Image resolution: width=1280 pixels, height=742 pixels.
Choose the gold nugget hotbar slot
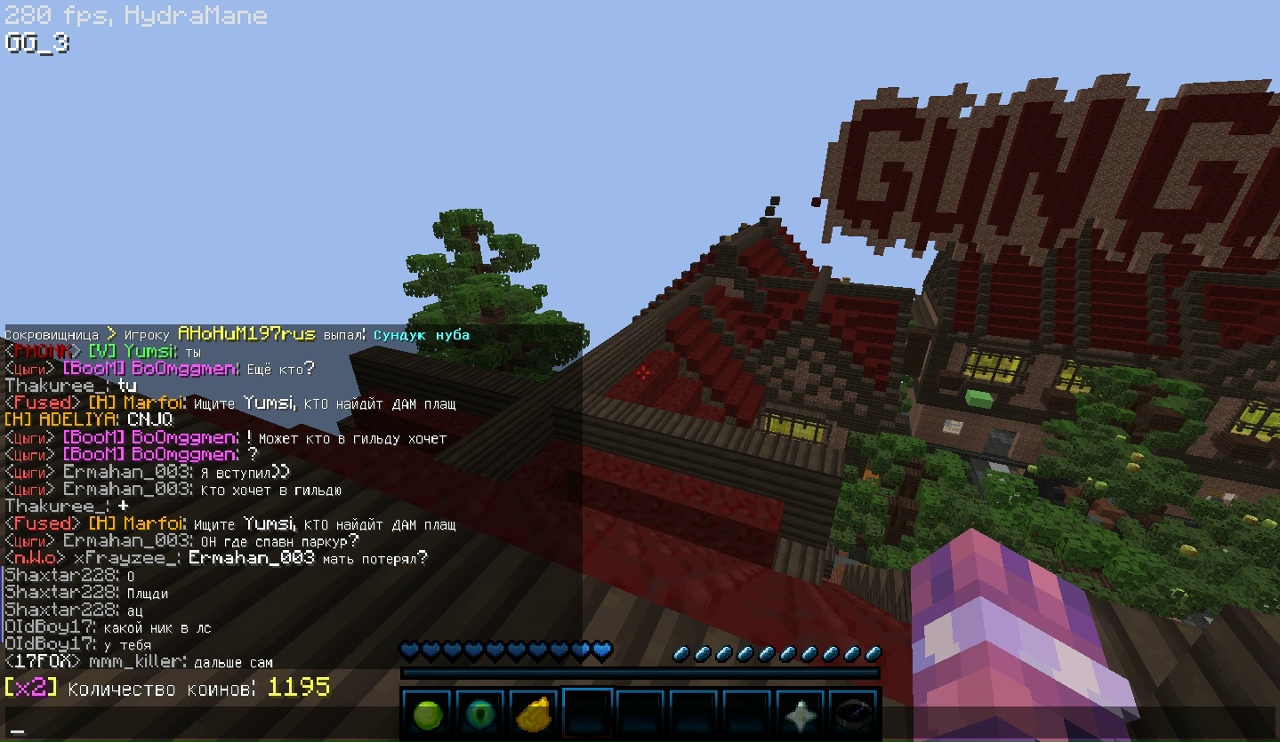click(x=534, y=715)
